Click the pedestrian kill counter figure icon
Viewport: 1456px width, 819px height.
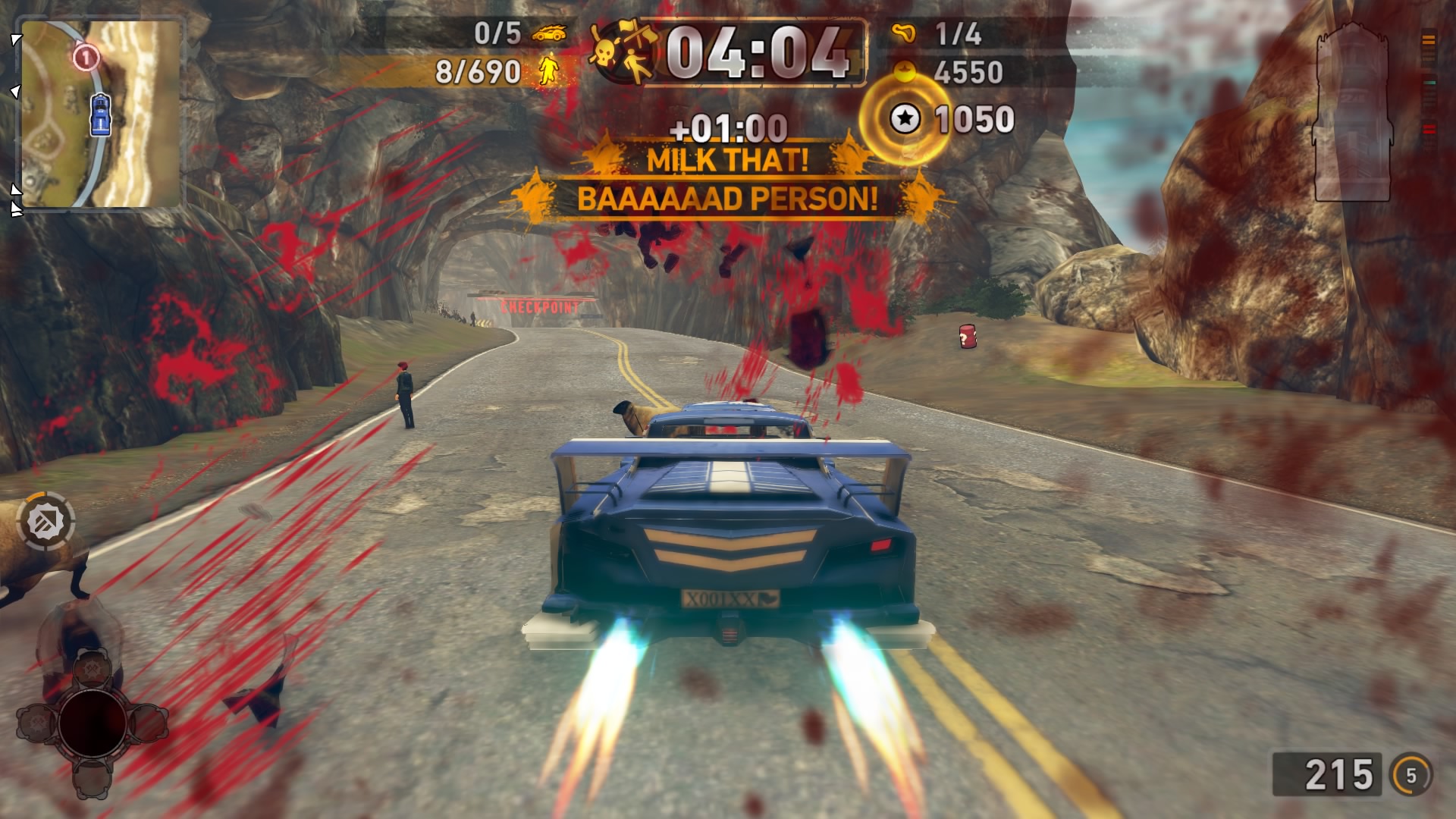pyautogui.click(x=548, y=70)
